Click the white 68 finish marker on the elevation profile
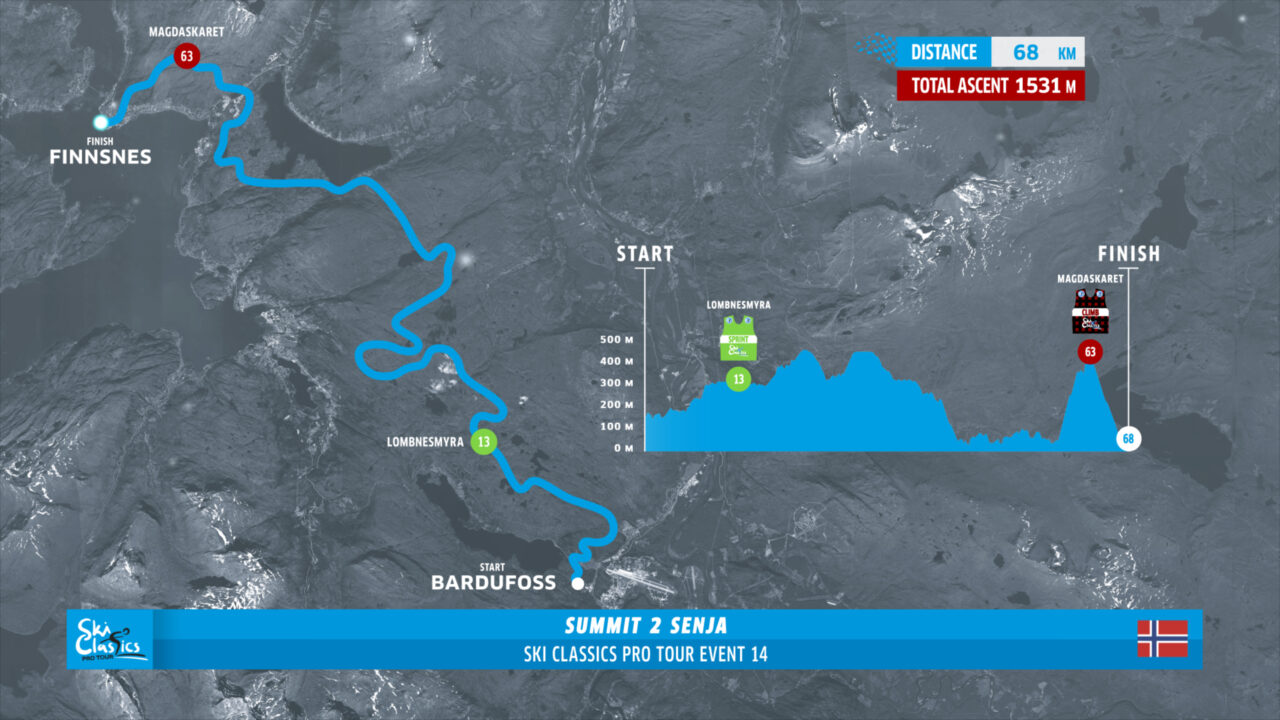The height and width of the screenshot is (720, 1280). (x=1129, y=440)
